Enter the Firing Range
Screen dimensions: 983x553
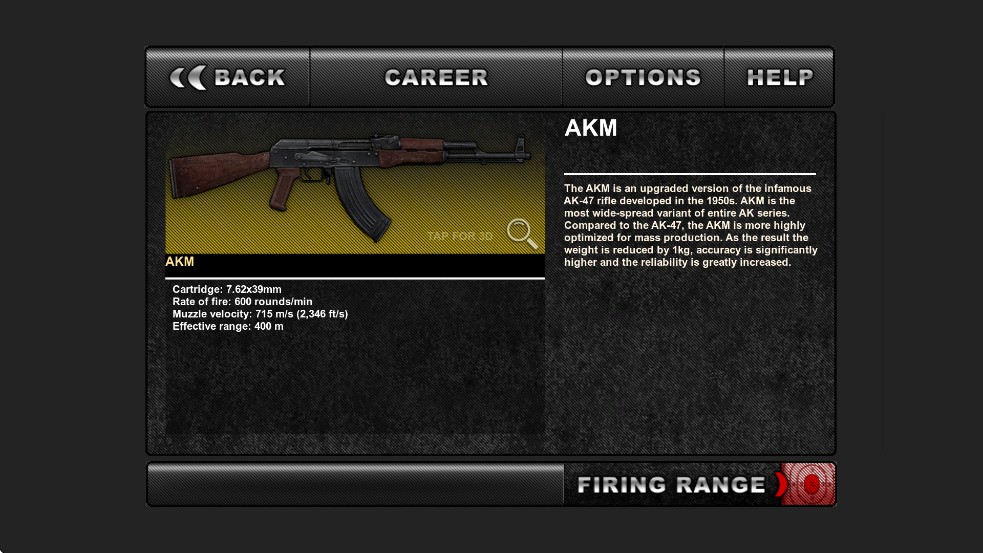tap(699, 485)
